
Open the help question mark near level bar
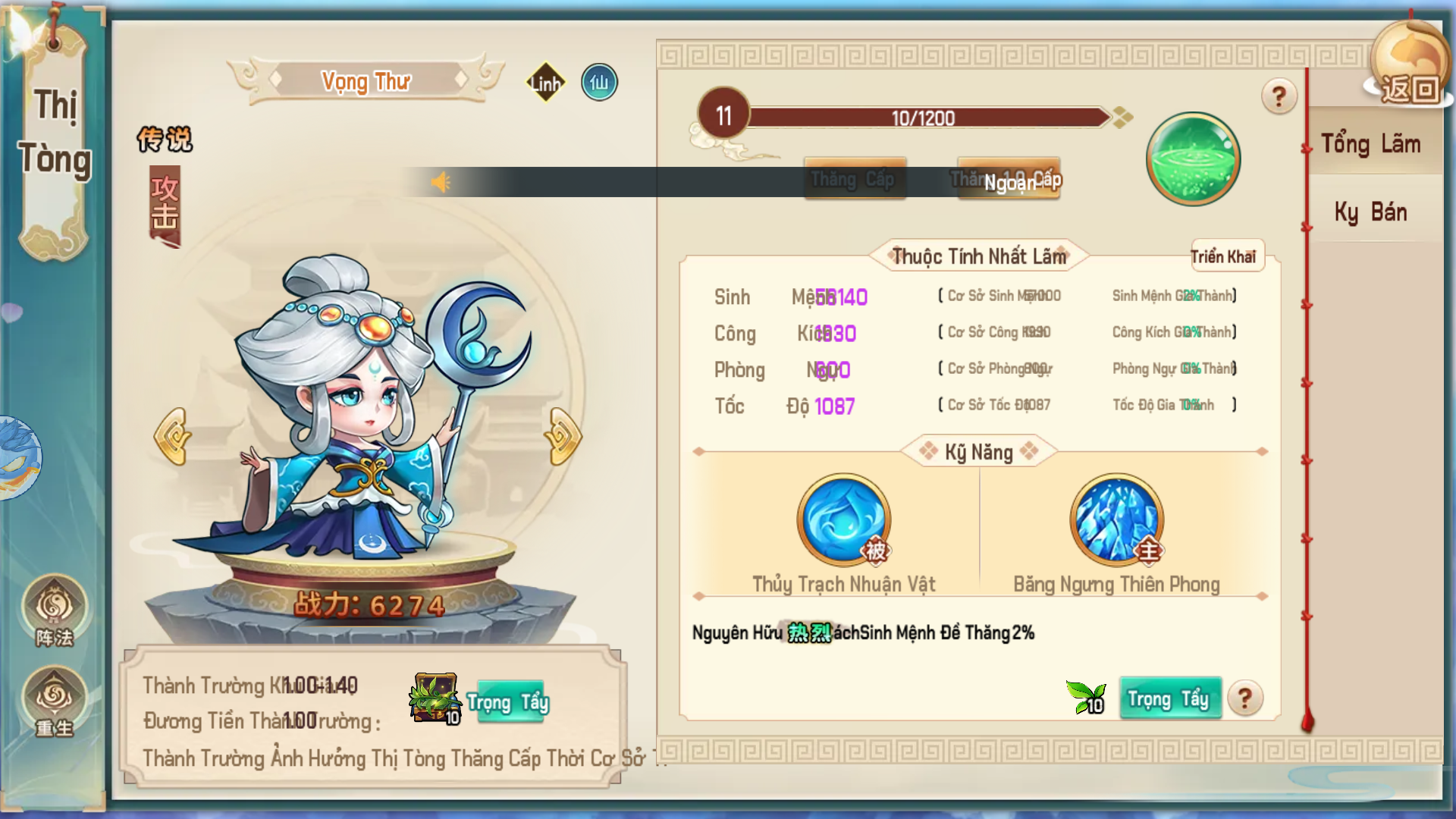tap(1279, 96)
